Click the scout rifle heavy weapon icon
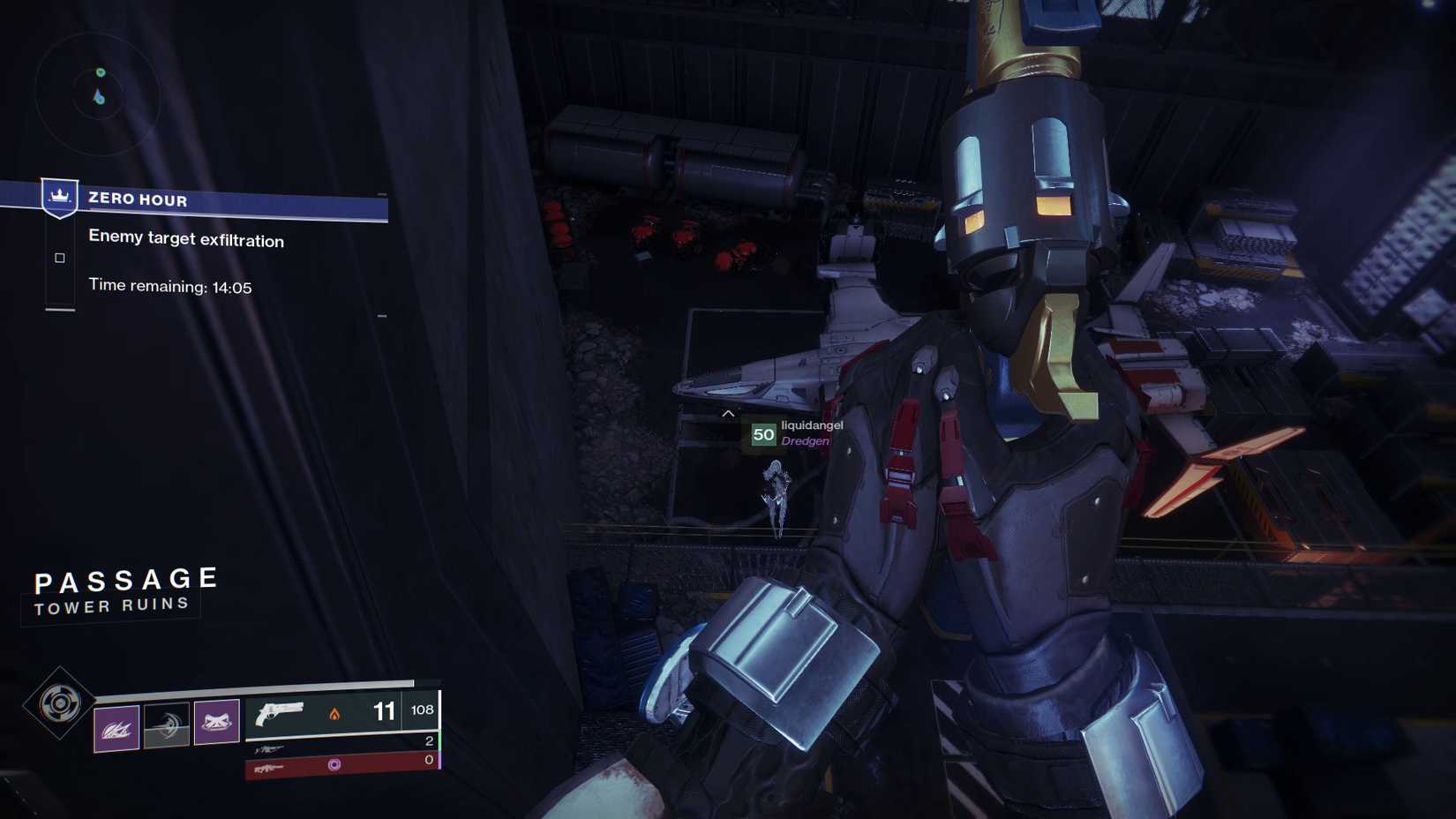 270,770
